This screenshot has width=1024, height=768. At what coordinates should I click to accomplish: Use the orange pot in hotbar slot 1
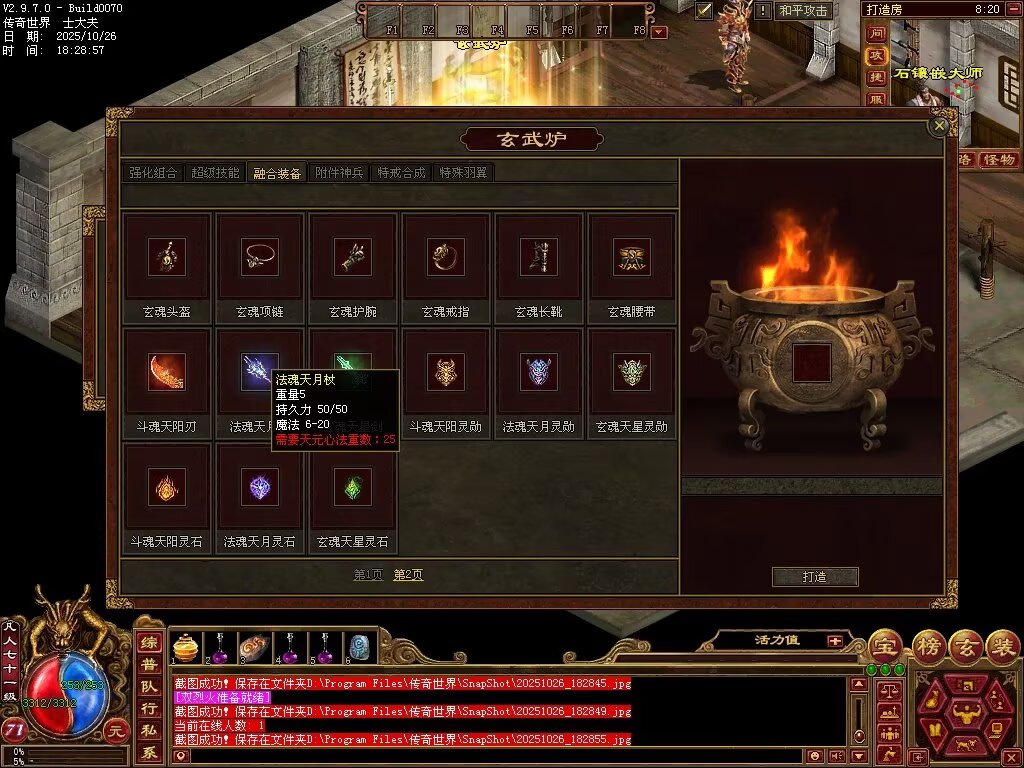coord(185,648)
